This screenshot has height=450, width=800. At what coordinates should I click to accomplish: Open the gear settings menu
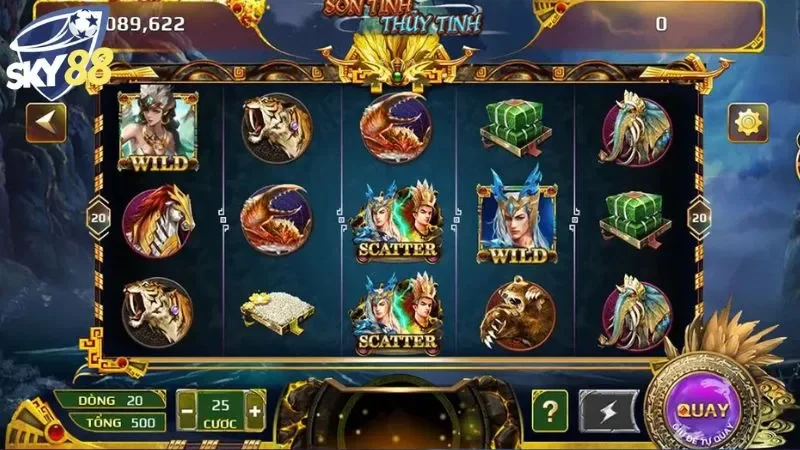(747, 124)
